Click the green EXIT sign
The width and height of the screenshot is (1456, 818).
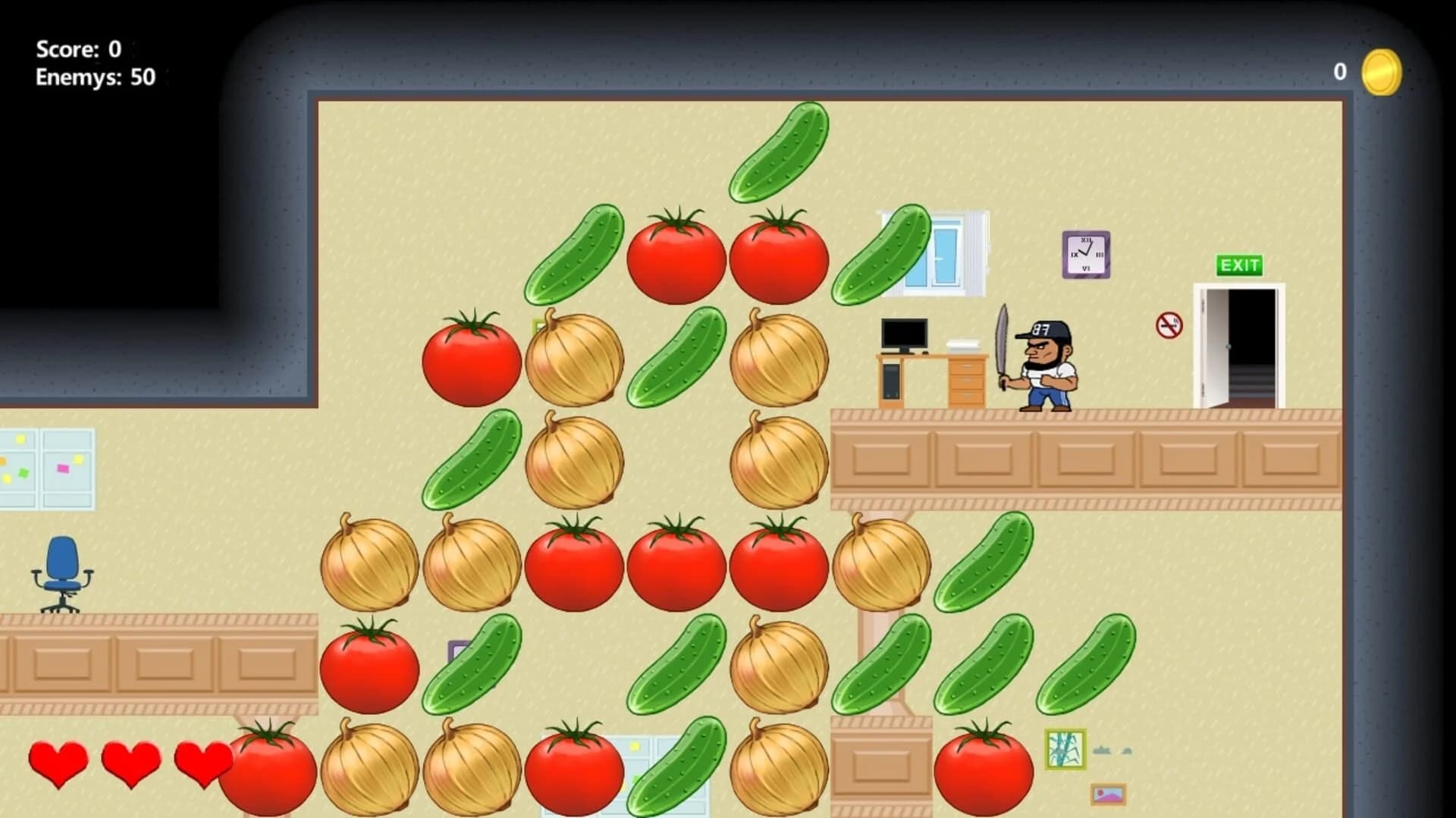(1239, 266)
